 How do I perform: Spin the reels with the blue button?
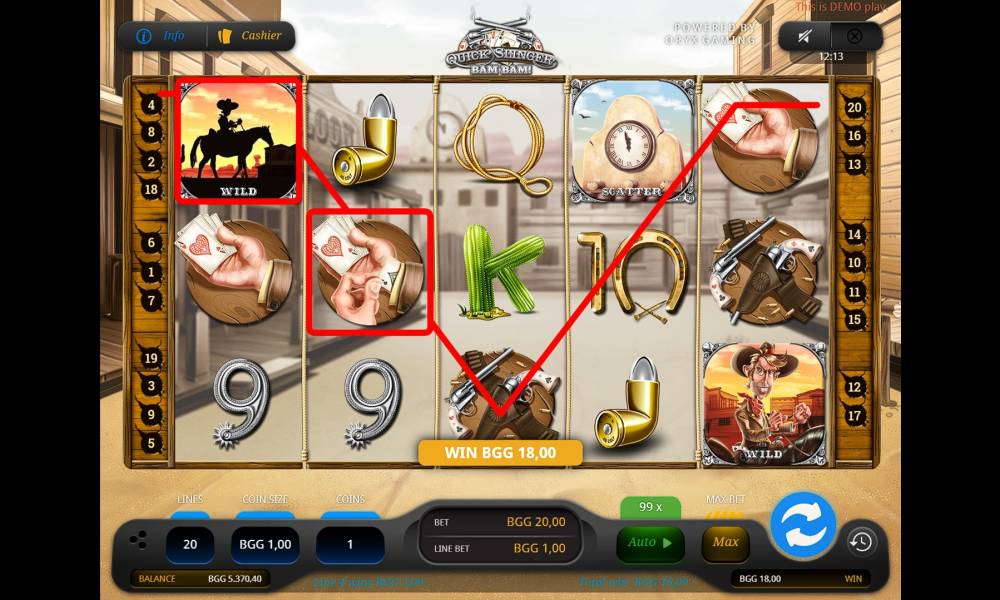click(802, 525)
